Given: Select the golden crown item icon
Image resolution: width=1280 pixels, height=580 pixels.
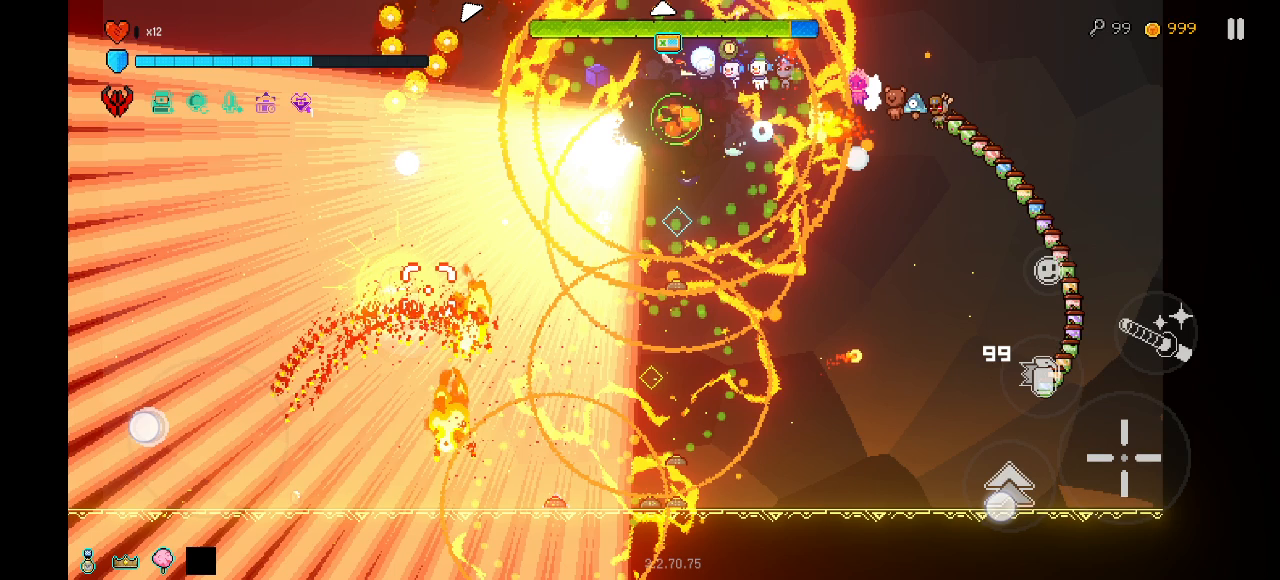Looking at the screenshot, I should 125,561.
